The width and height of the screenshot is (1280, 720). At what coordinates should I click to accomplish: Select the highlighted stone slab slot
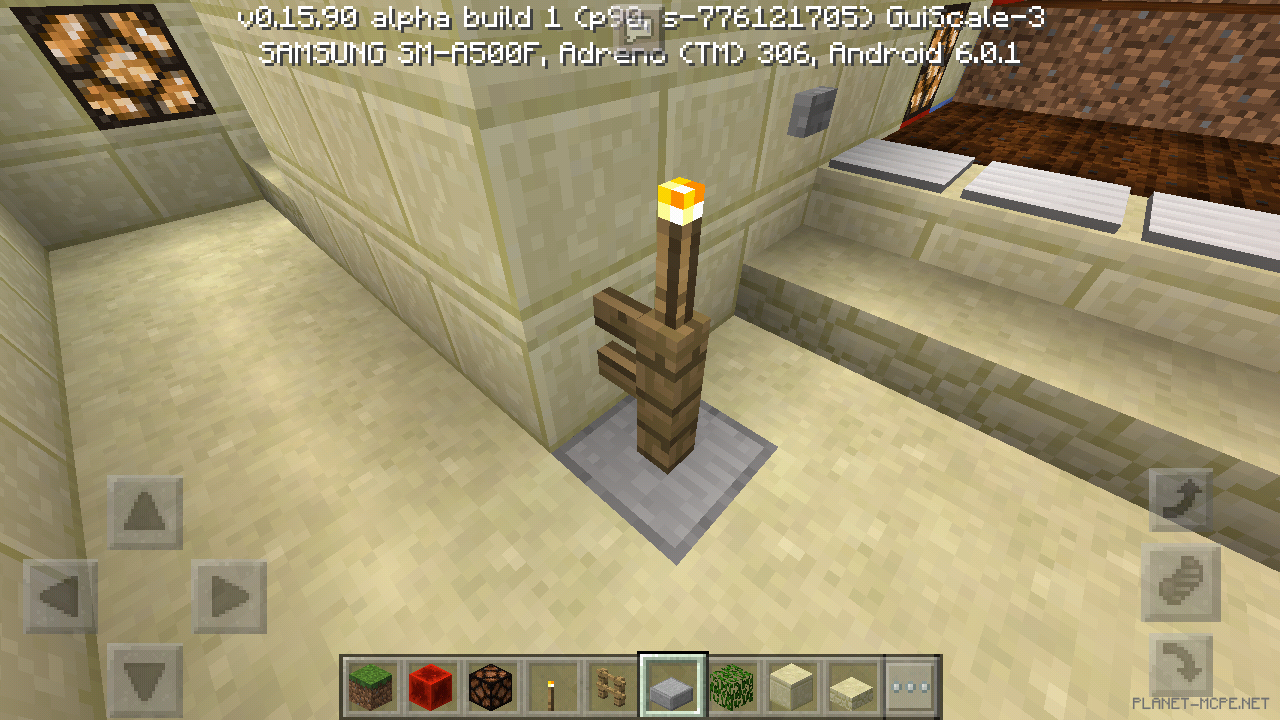(671, 686)
